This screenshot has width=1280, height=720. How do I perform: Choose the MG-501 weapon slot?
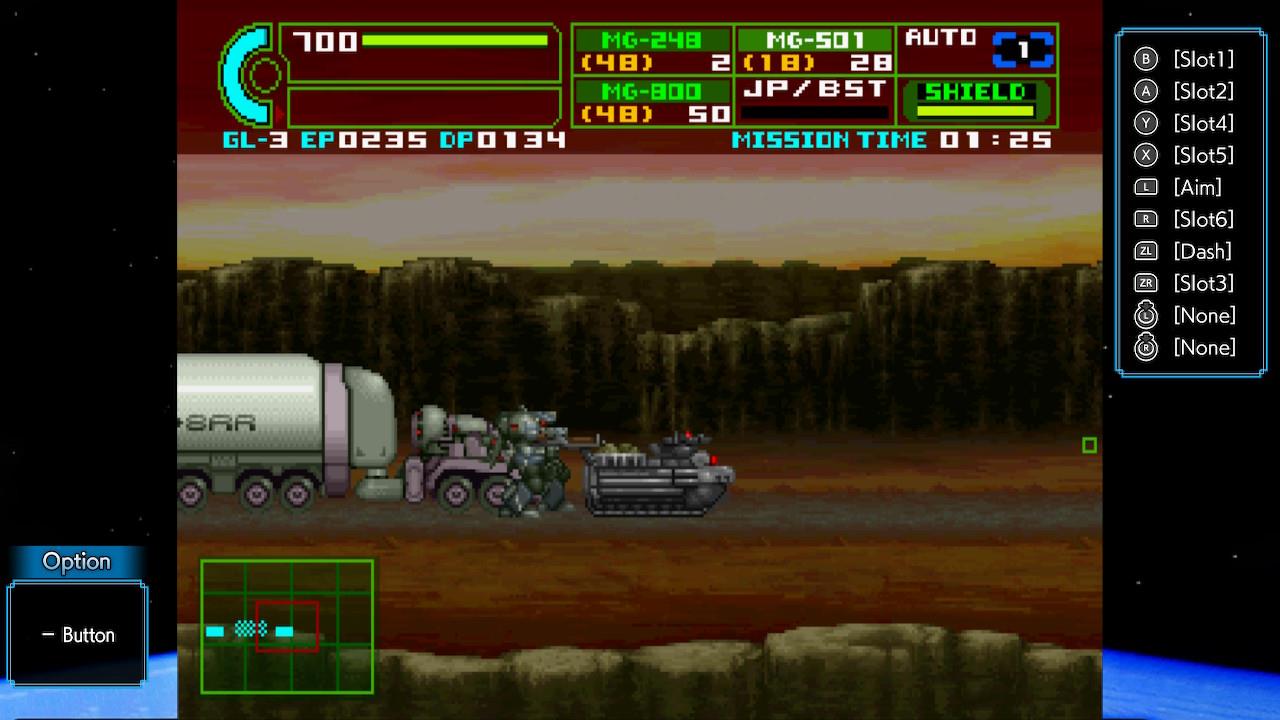[815, 51]
